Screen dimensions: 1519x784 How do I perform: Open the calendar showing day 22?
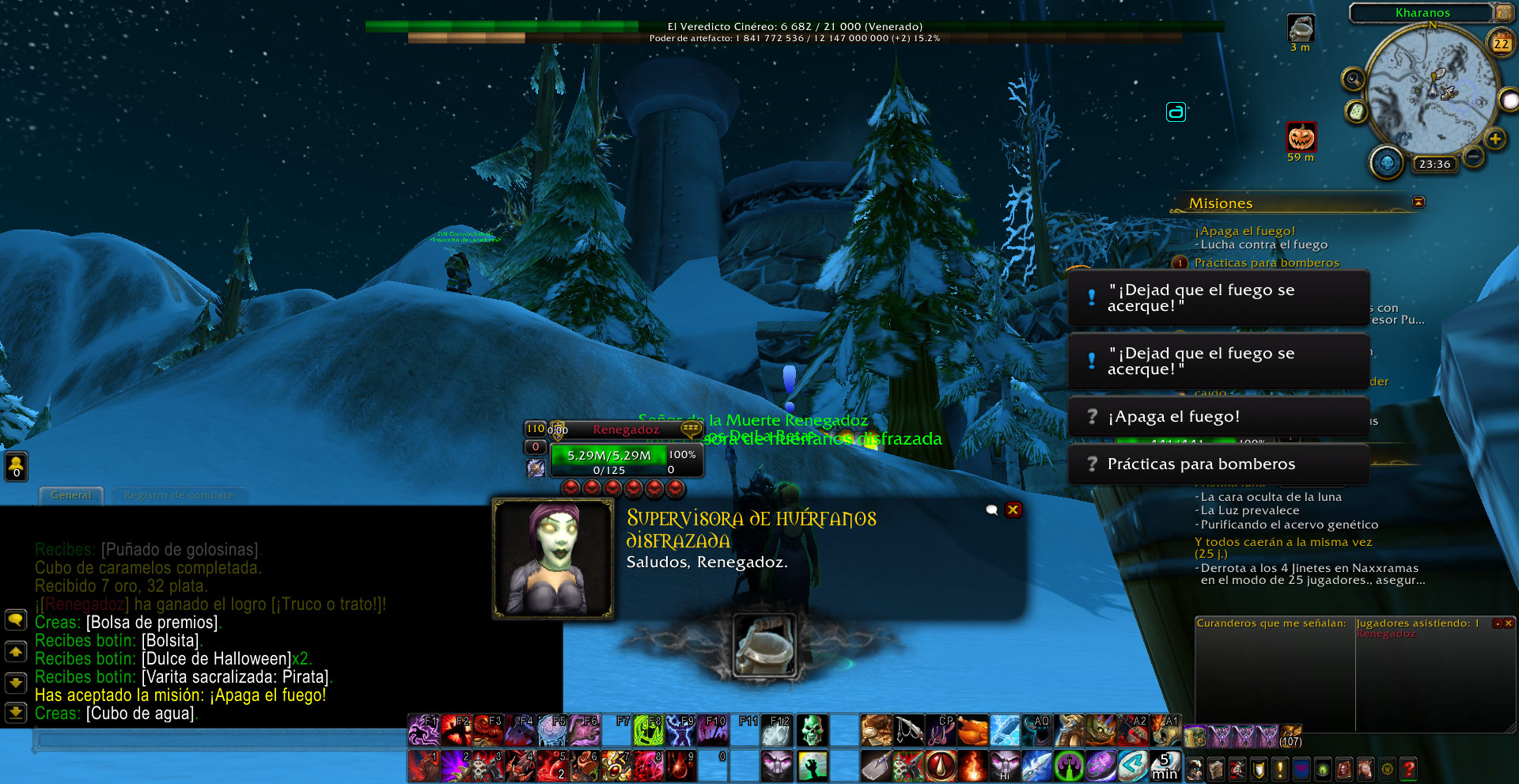[x=1501, y=44]
